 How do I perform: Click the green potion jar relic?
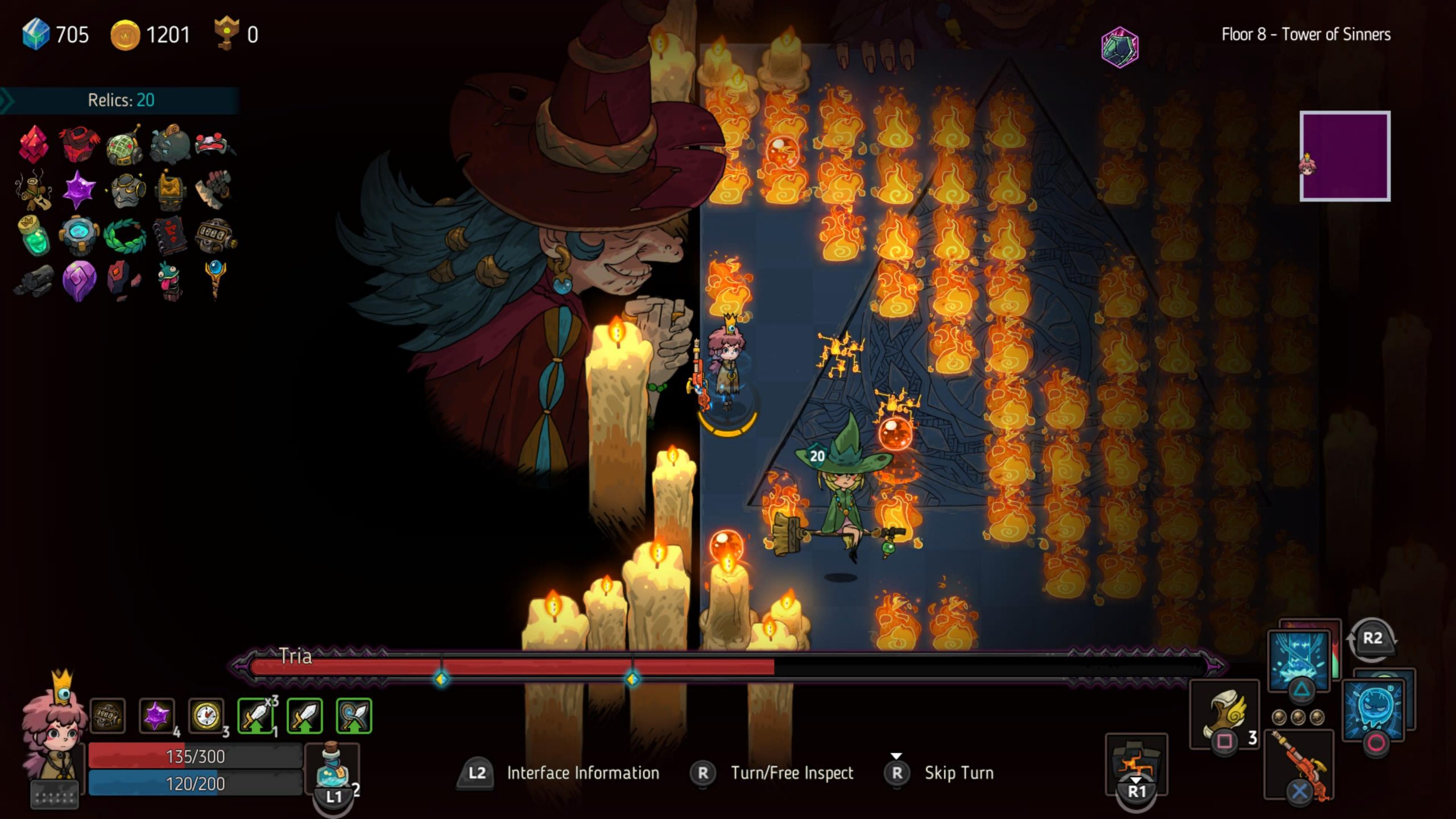pyautogui.click(x=35, y=235)
